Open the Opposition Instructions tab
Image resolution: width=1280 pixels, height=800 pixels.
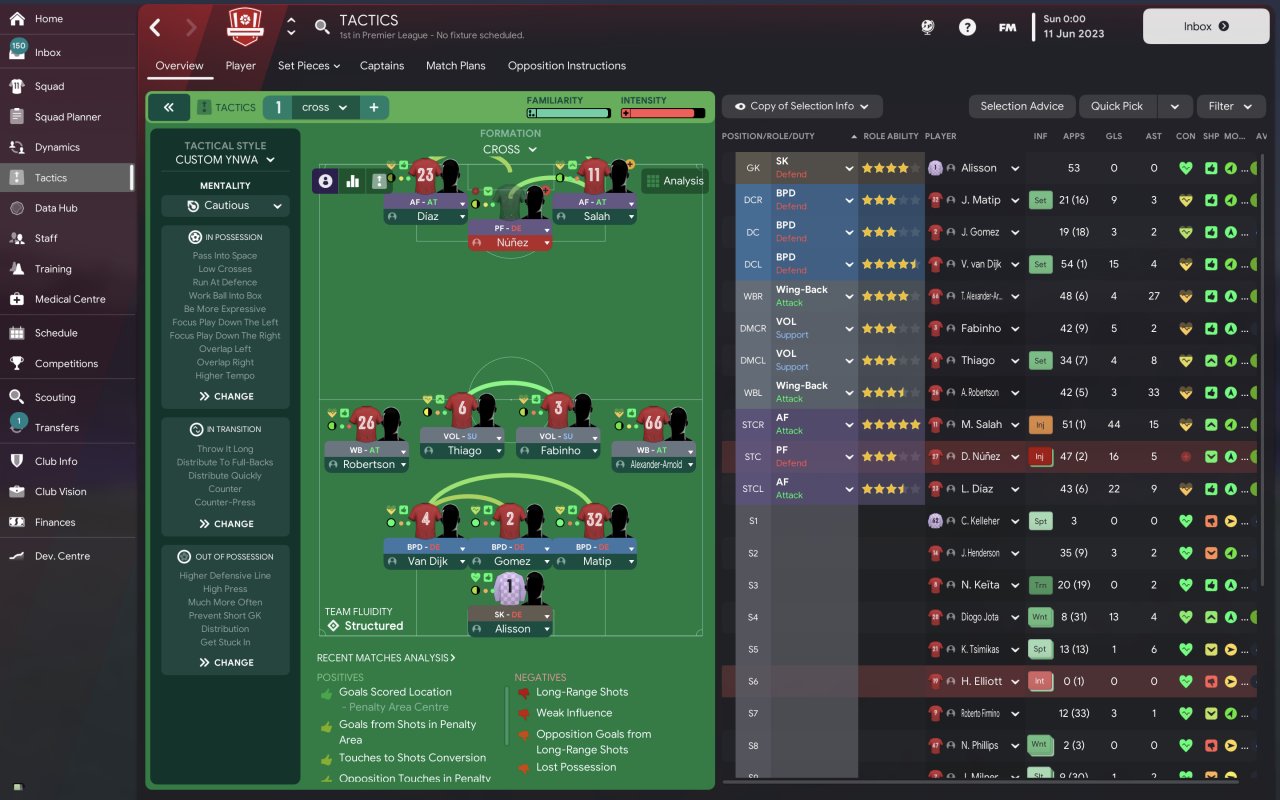tap(566, 66)
